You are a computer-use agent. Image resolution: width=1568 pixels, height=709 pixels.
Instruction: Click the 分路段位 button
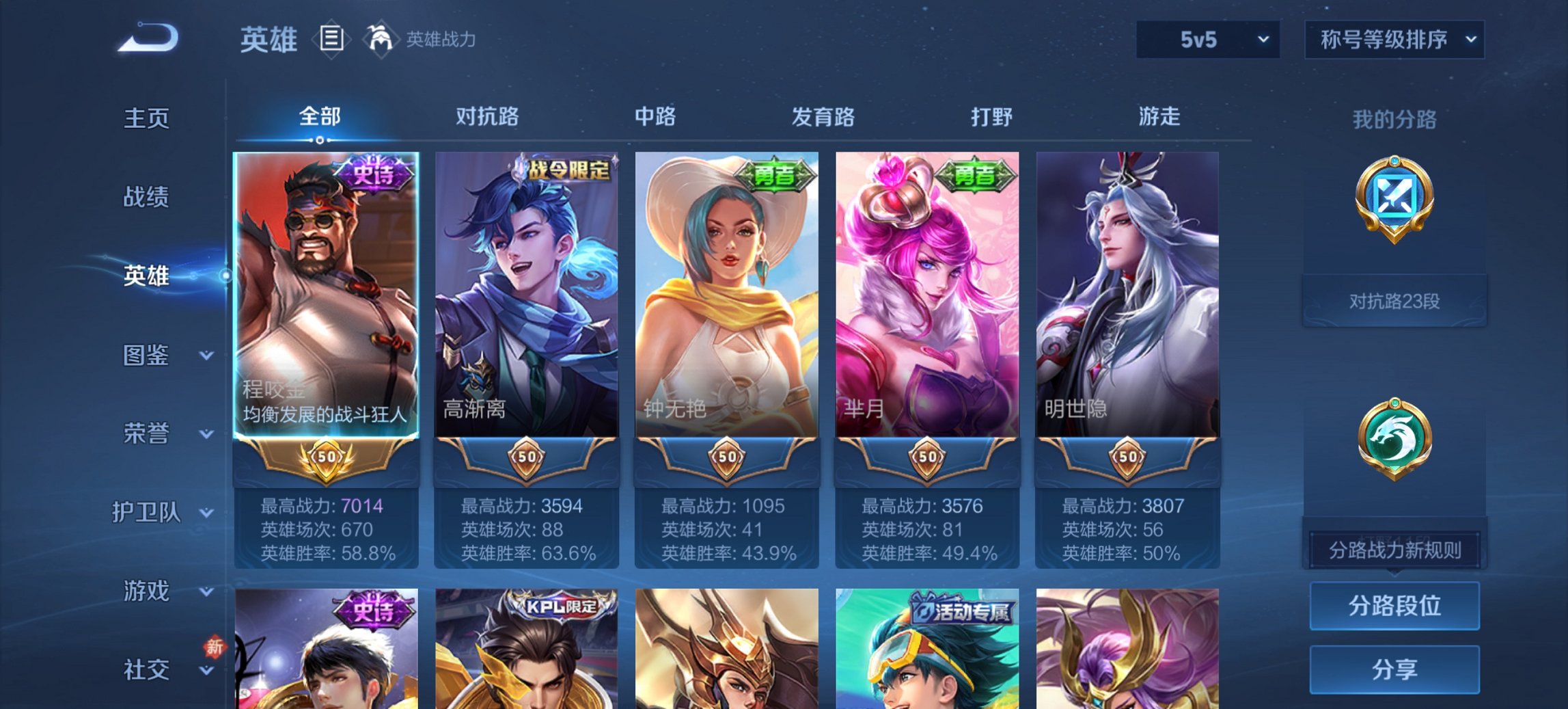(1394, 606)
